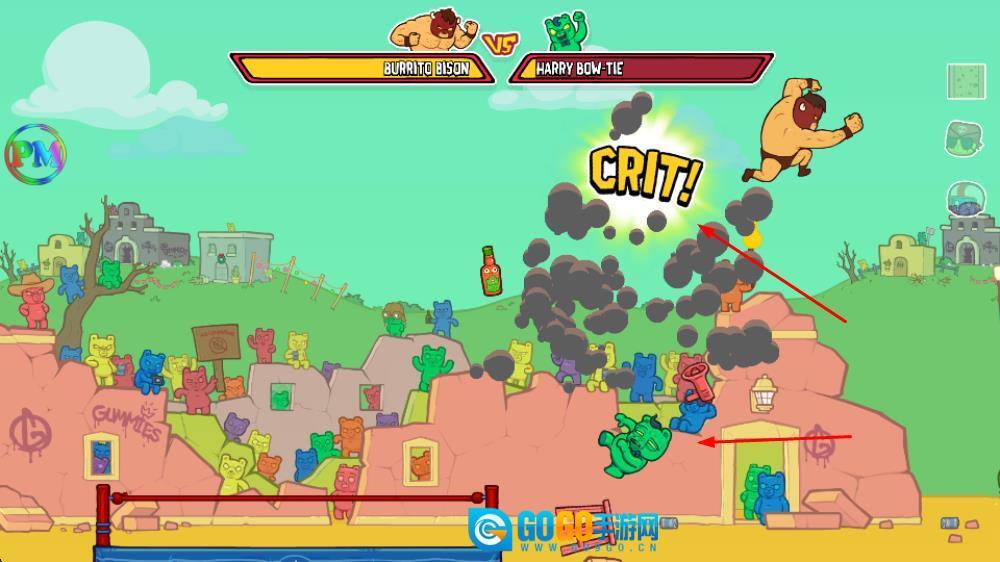This screenshot has height=562, width=1000.
Task: Click the sunglasses gummy head icon
Action: tap(966, 139)
